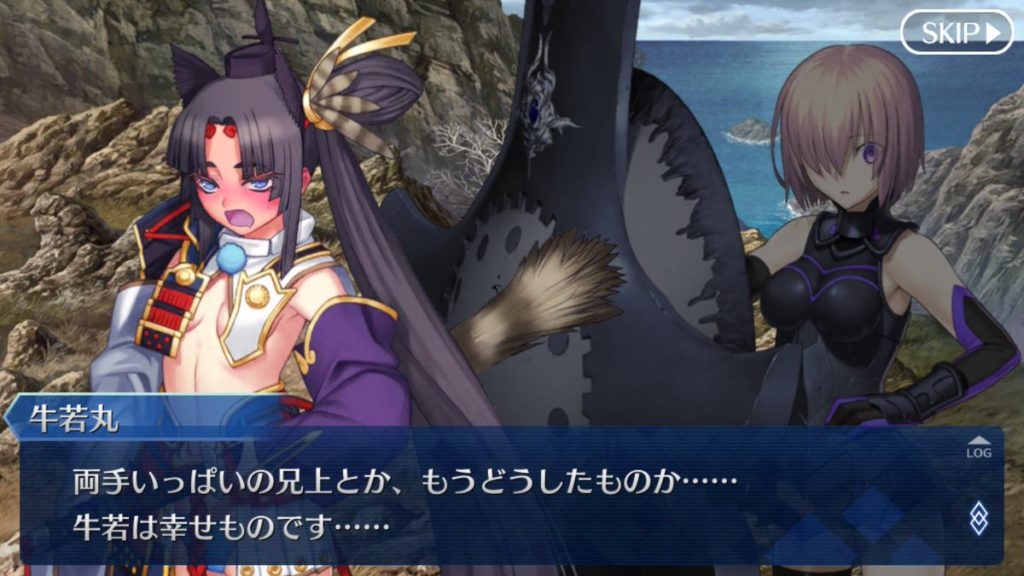Advance dialogue using the diamond arrow icon
Screen dimensions: 1024x576
tap(978, 517)
